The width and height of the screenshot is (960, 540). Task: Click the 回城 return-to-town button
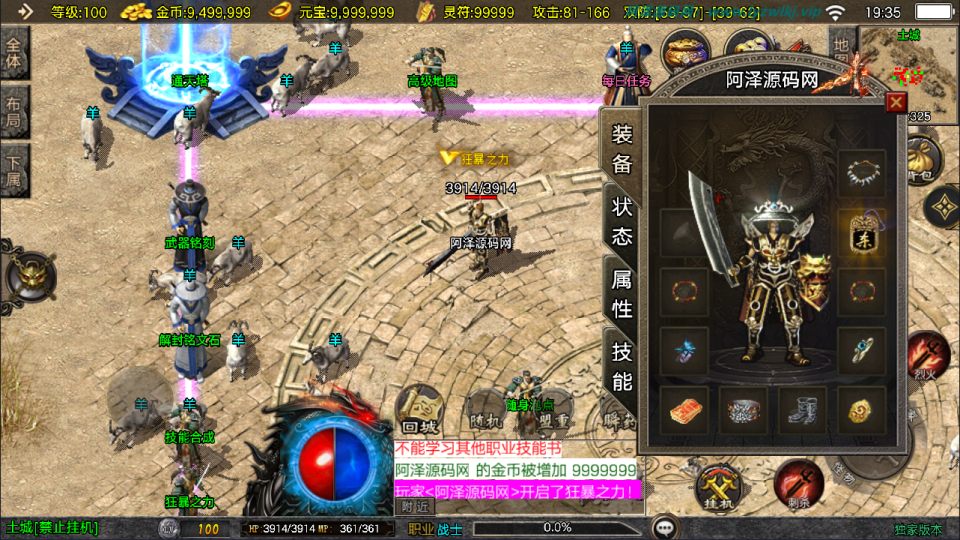pos(418,409)
